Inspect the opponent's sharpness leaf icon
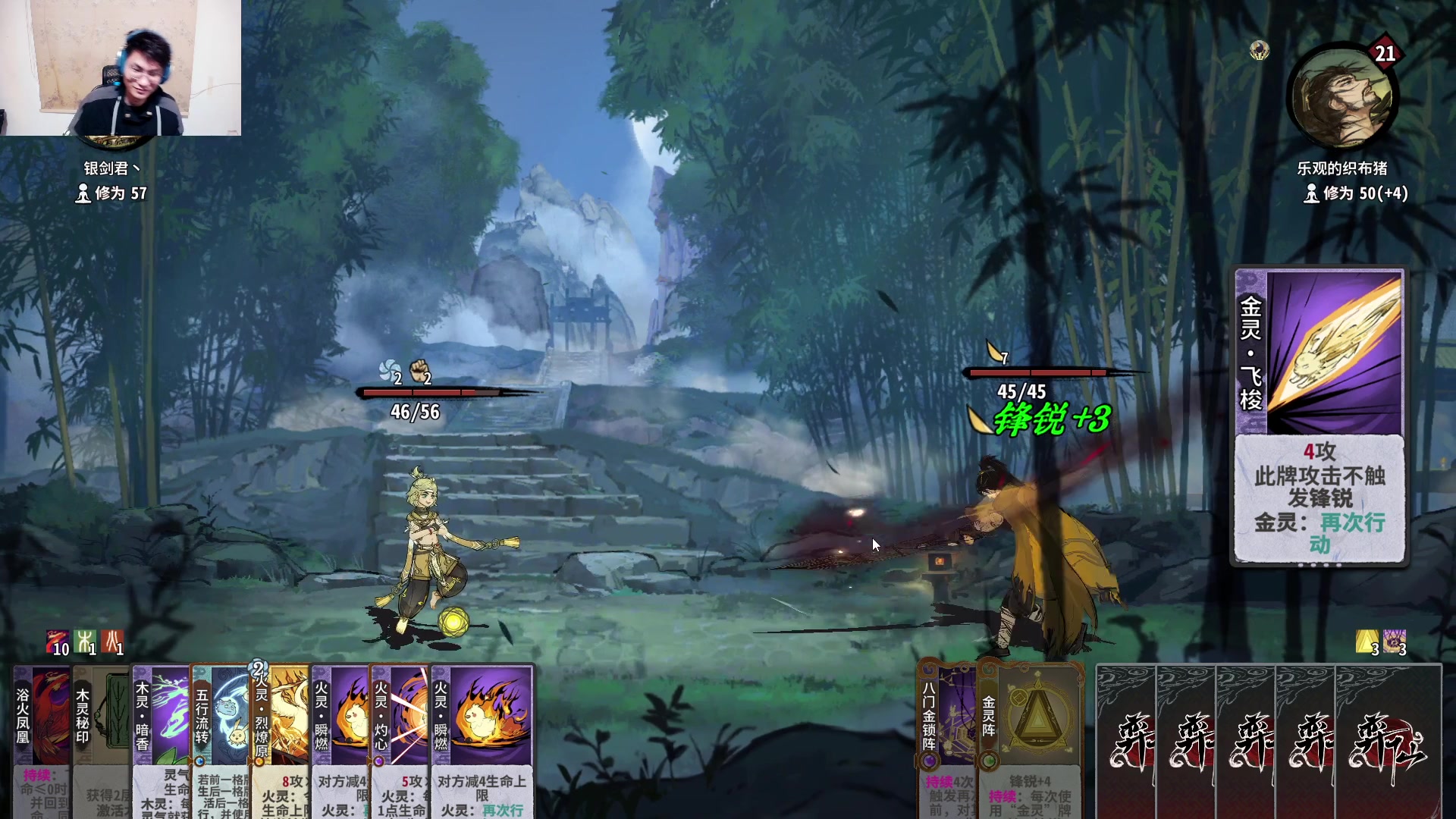 tap(994, 352)
